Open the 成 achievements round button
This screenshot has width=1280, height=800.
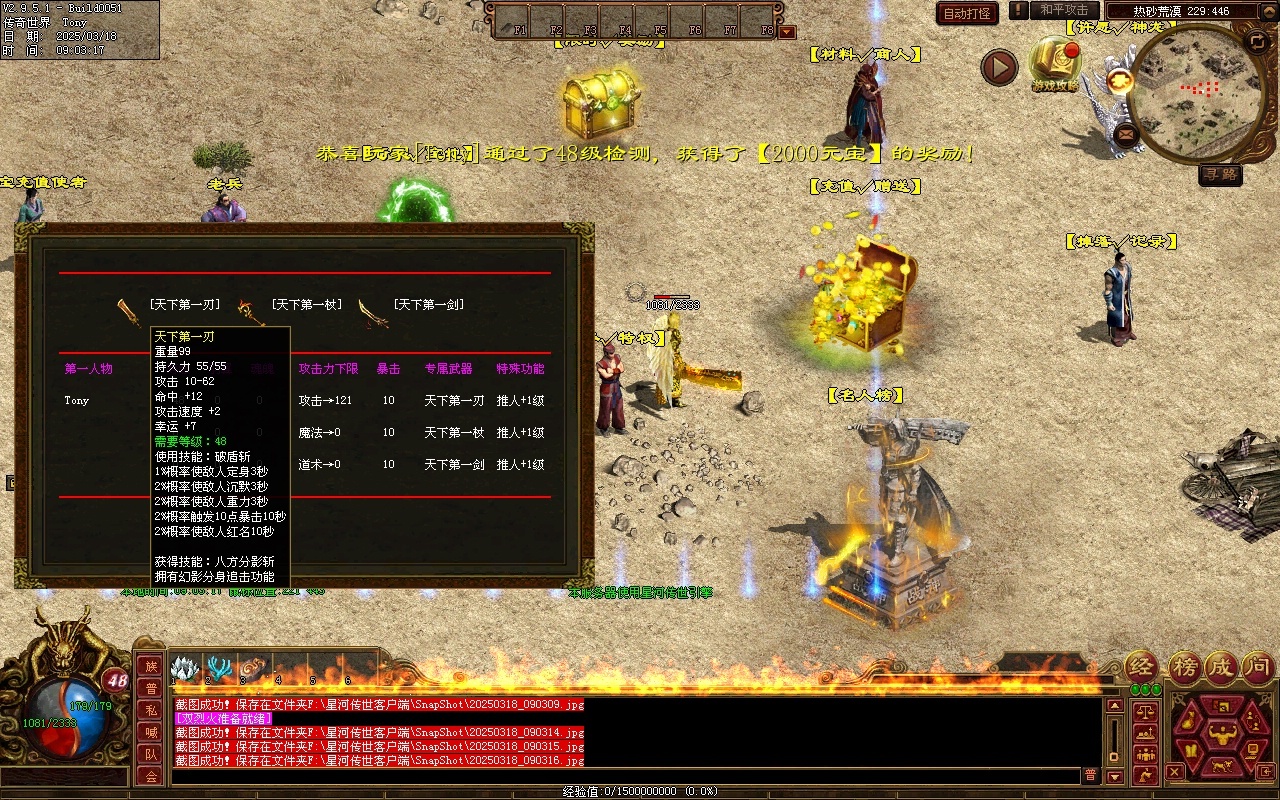point(1220,667)
